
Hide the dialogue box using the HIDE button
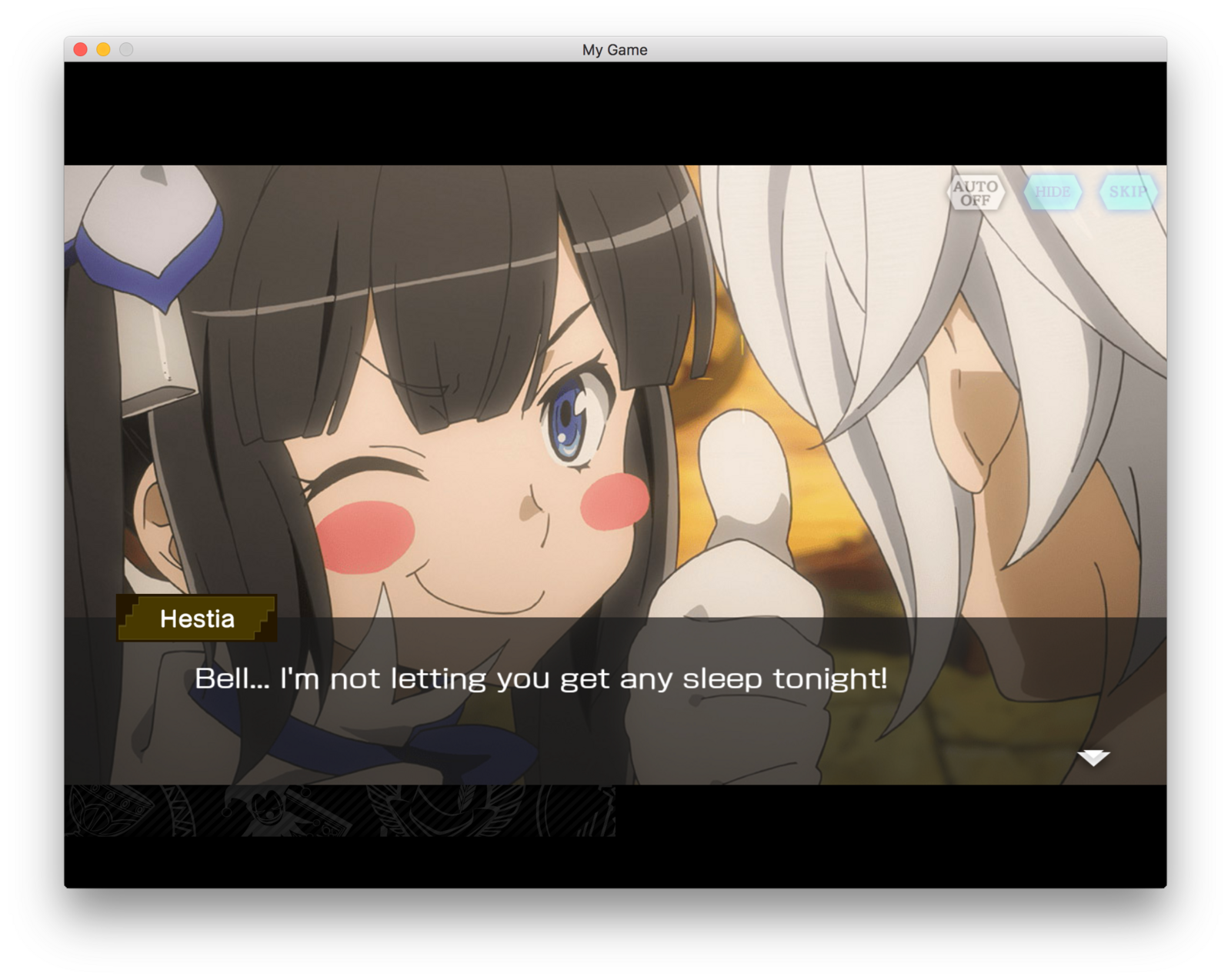(x=1055, y=191)
